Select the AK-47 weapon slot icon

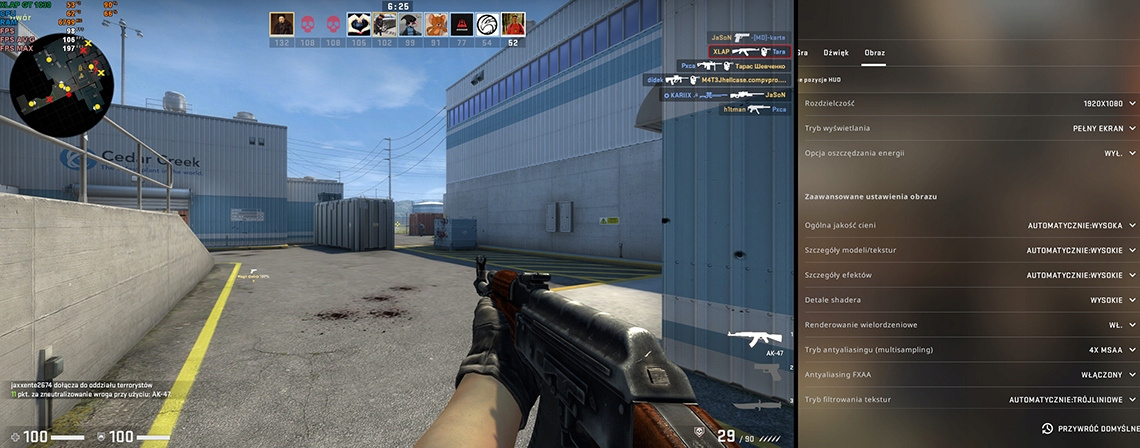[x=748, y=341]
